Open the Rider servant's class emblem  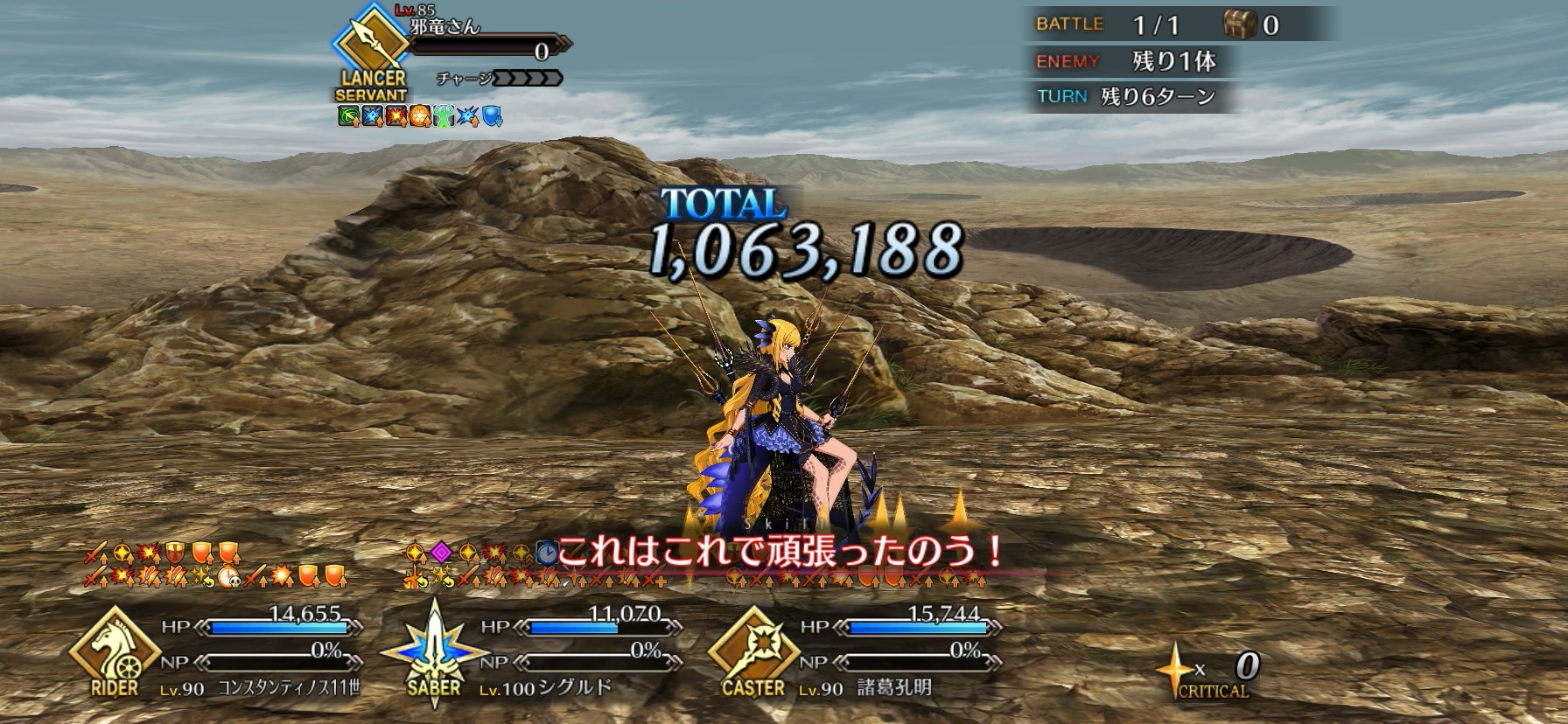click(115, 651)
